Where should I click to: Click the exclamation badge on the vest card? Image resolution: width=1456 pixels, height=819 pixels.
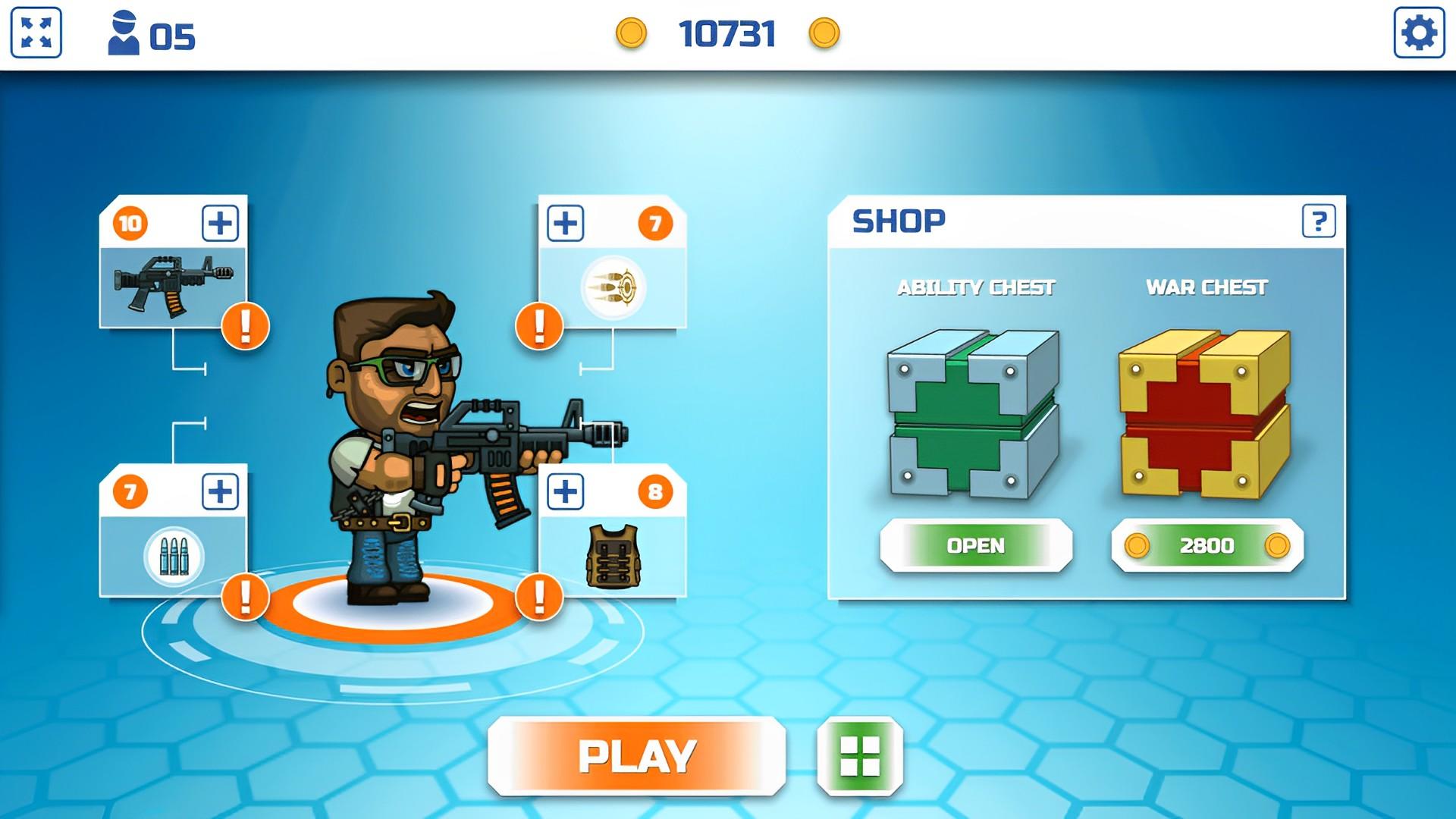pos(541,598)
